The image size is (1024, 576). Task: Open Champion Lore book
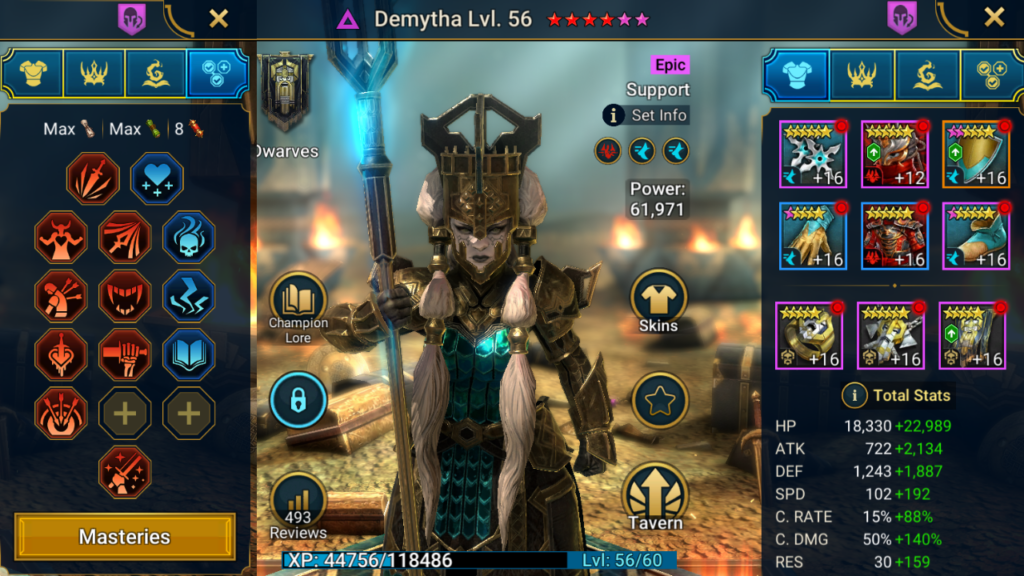pyautogui.click(x=298, y=306)
